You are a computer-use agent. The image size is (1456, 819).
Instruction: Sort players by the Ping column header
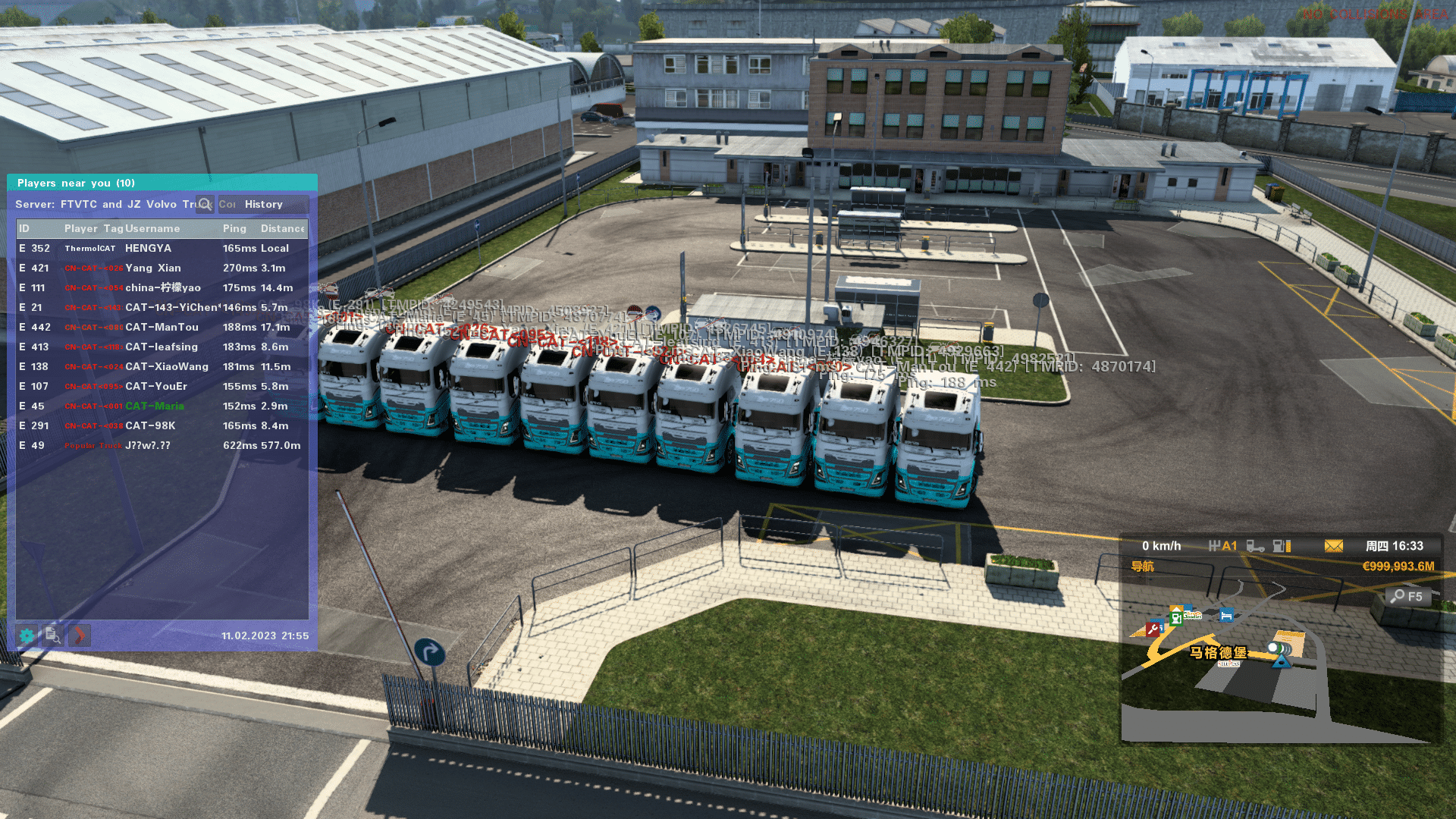234,229
